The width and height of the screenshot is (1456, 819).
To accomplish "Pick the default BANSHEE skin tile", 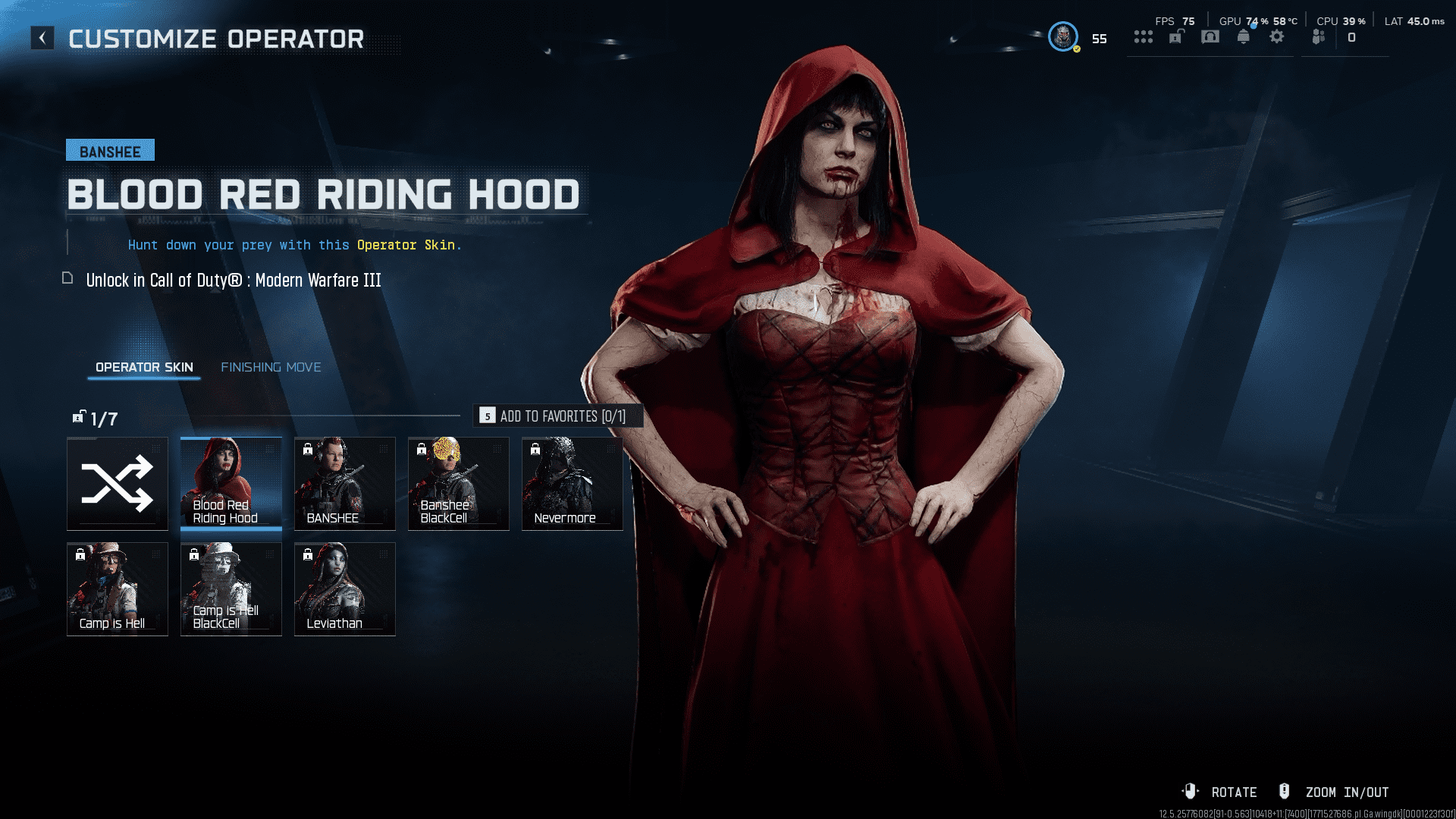I will point(345,484).
